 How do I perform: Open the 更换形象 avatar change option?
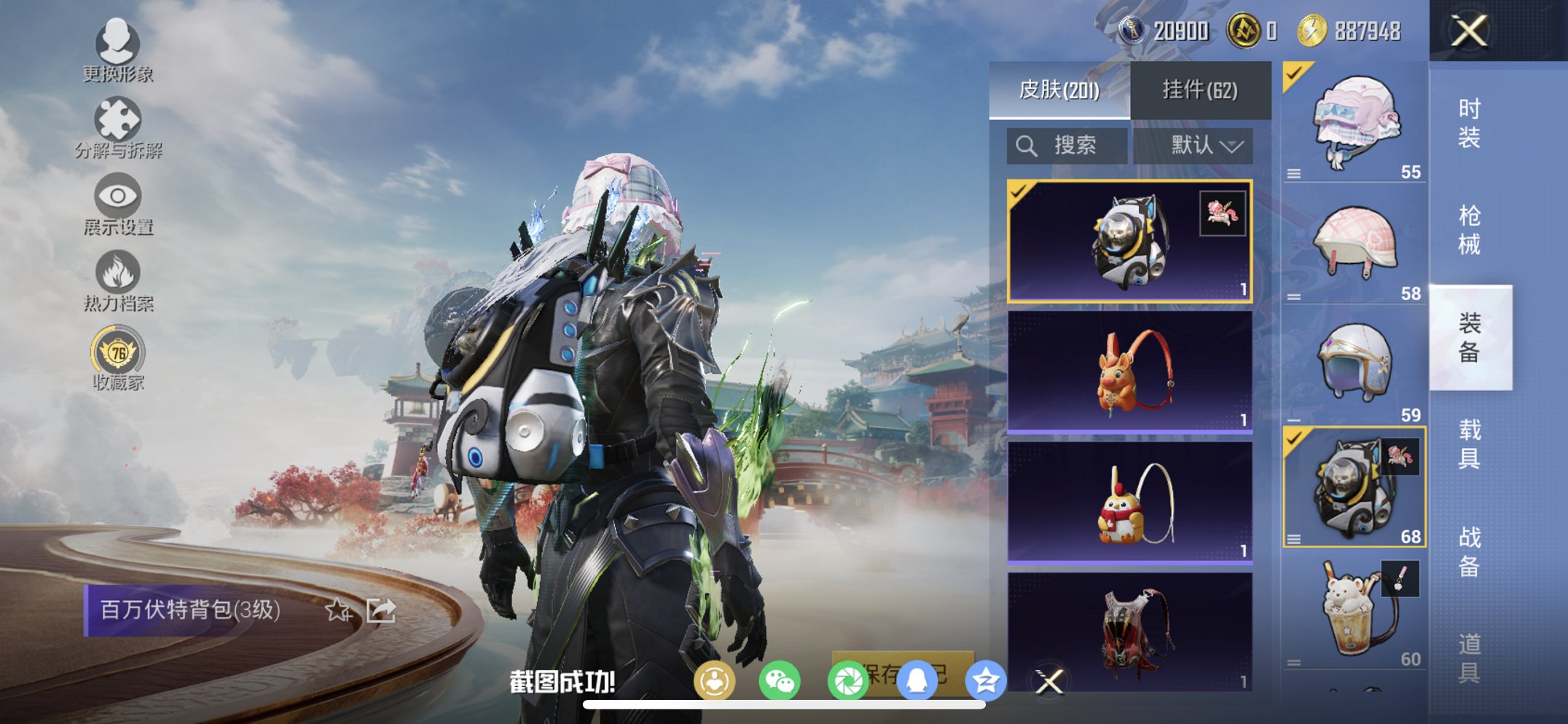click(x=117, y=50)
